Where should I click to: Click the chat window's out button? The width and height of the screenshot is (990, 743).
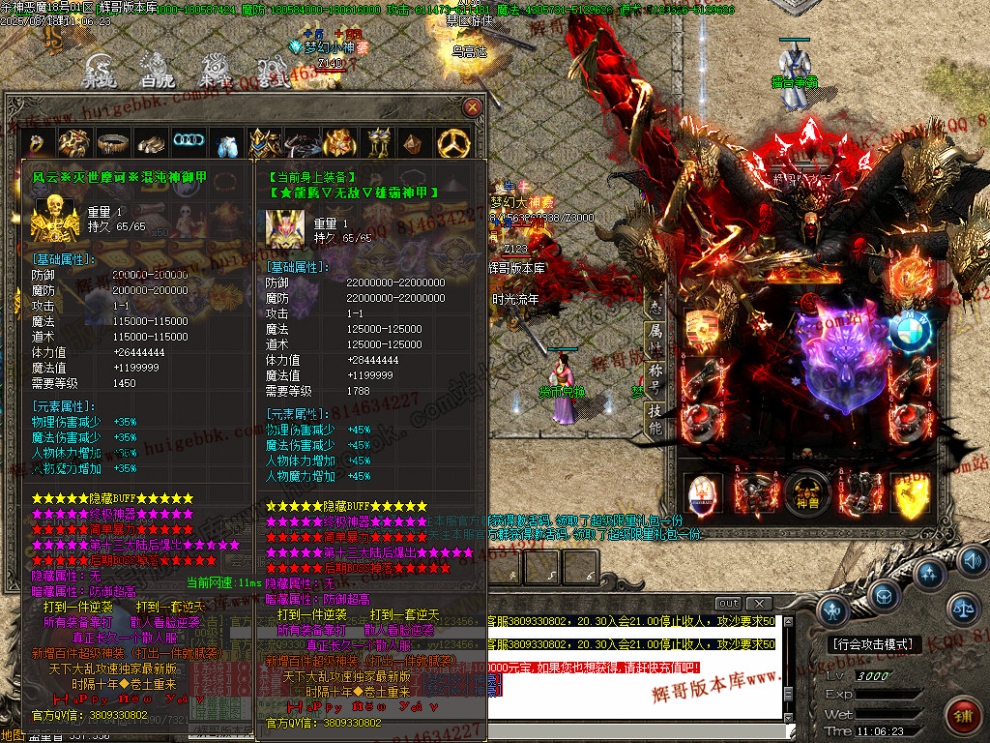click(x=729, y=603)
